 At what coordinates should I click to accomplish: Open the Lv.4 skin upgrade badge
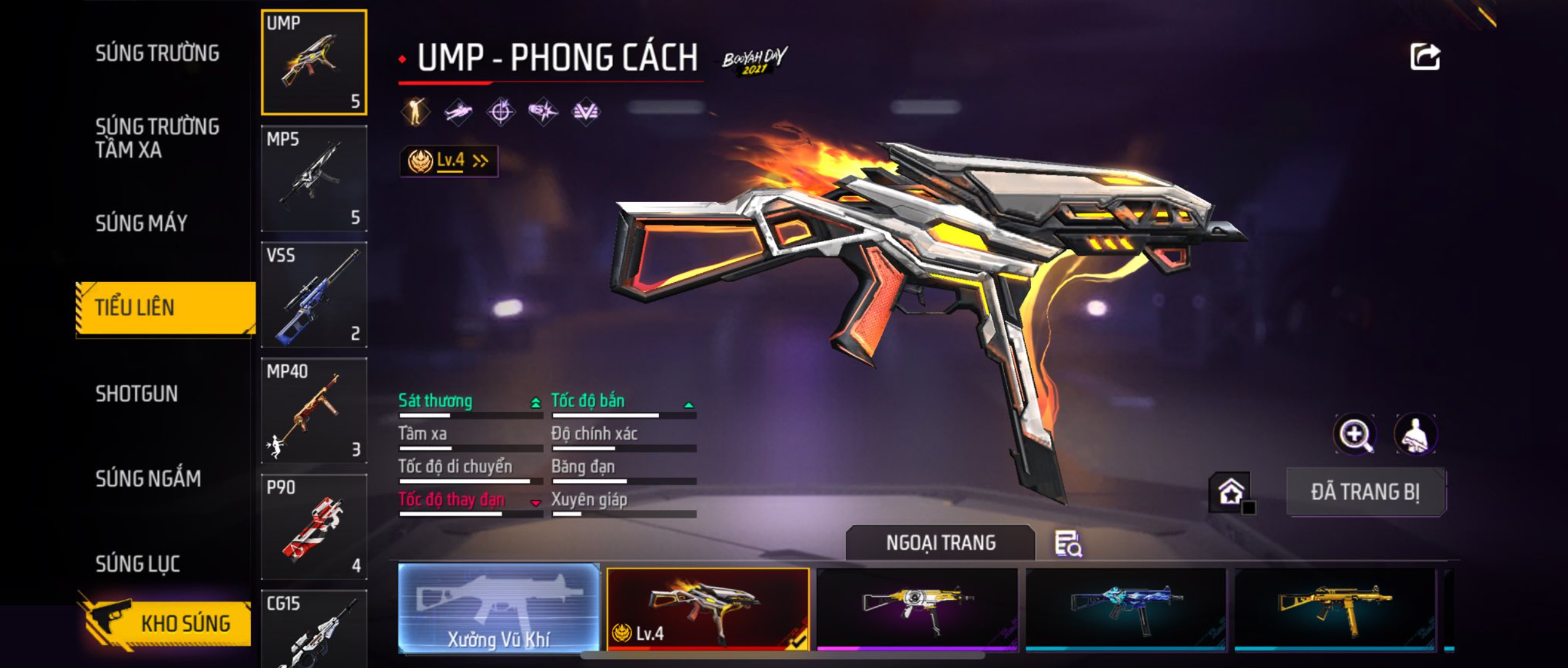449,161
